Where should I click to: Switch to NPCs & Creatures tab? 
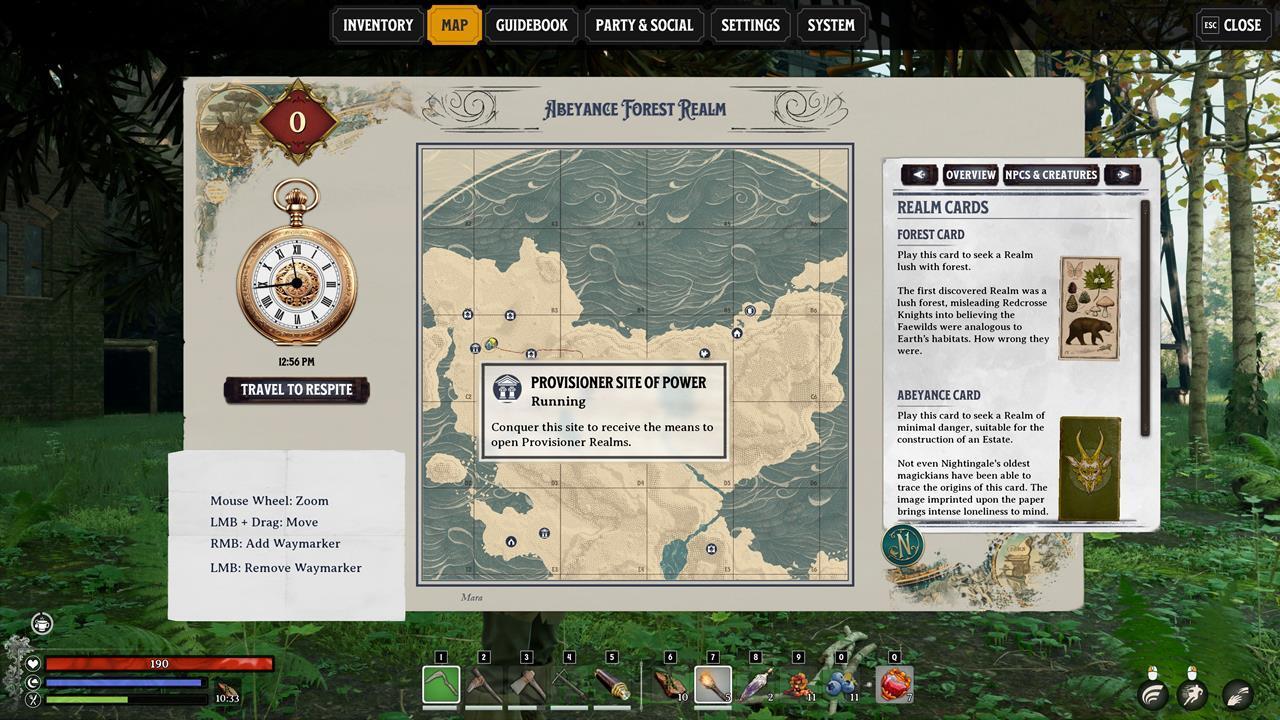click(x=1051, y=175)
